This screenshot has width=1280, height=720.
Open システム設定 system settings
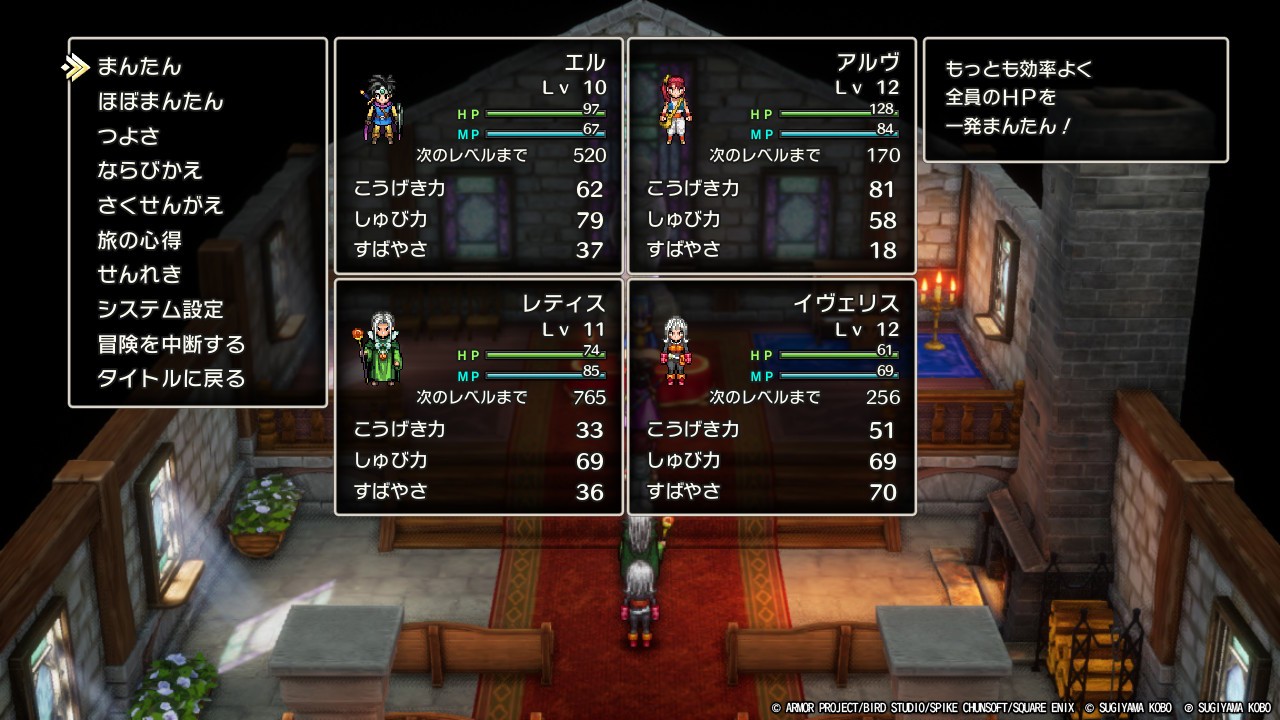click(x=160, y=310)
